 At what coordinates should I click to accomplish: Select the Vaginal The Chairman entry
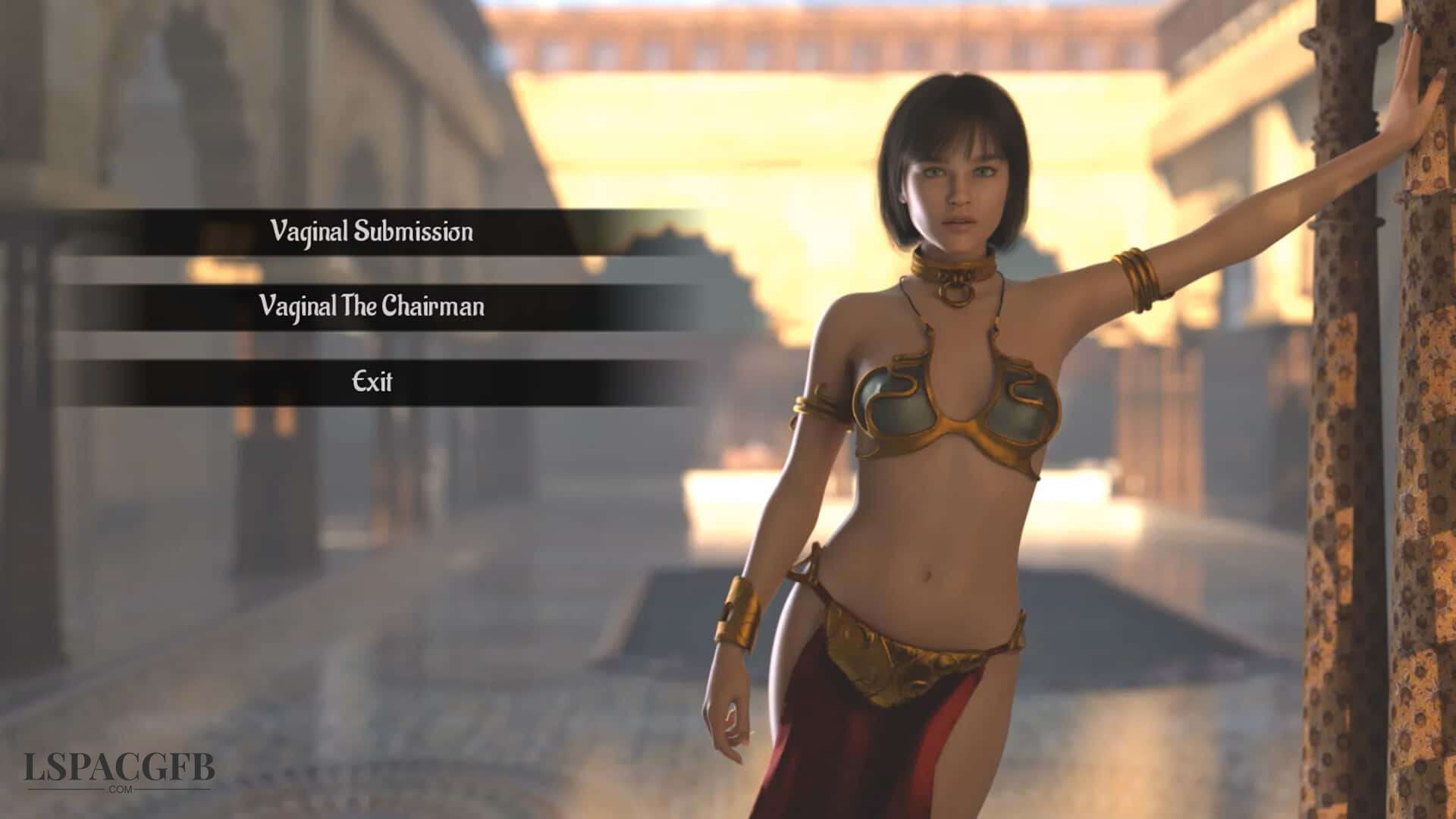(372, 306)
